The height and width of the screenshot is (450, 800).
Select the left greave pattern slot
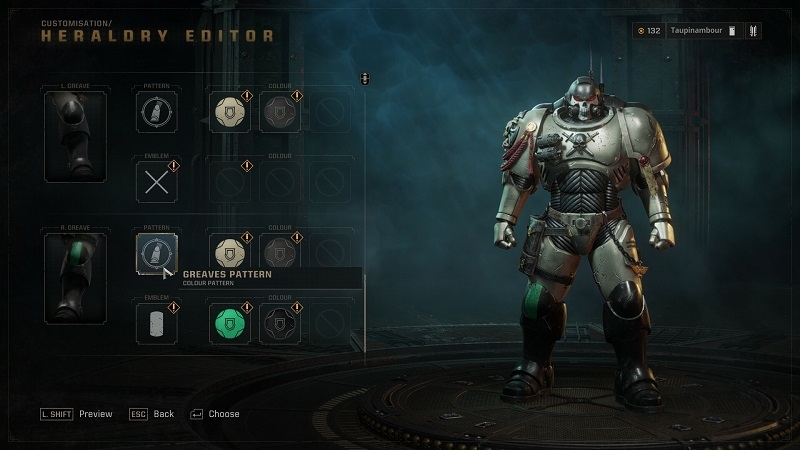point(157,111)
